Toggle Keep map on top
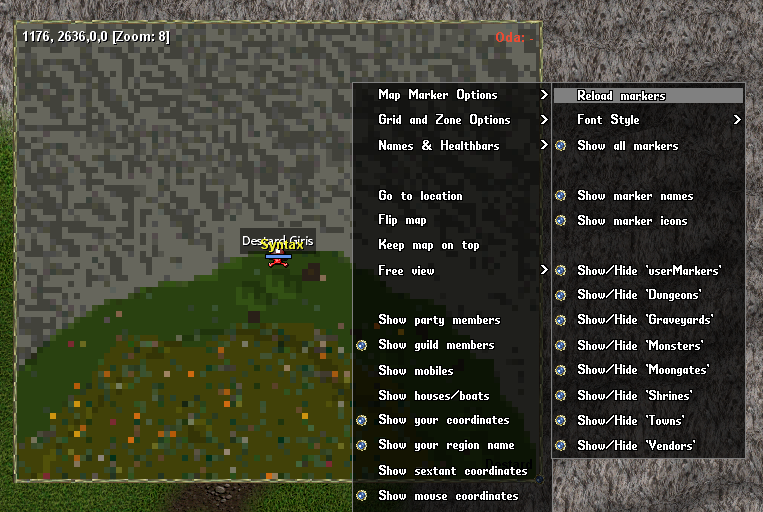Viewport: 763px width, 512px height. tap(428, 245)
